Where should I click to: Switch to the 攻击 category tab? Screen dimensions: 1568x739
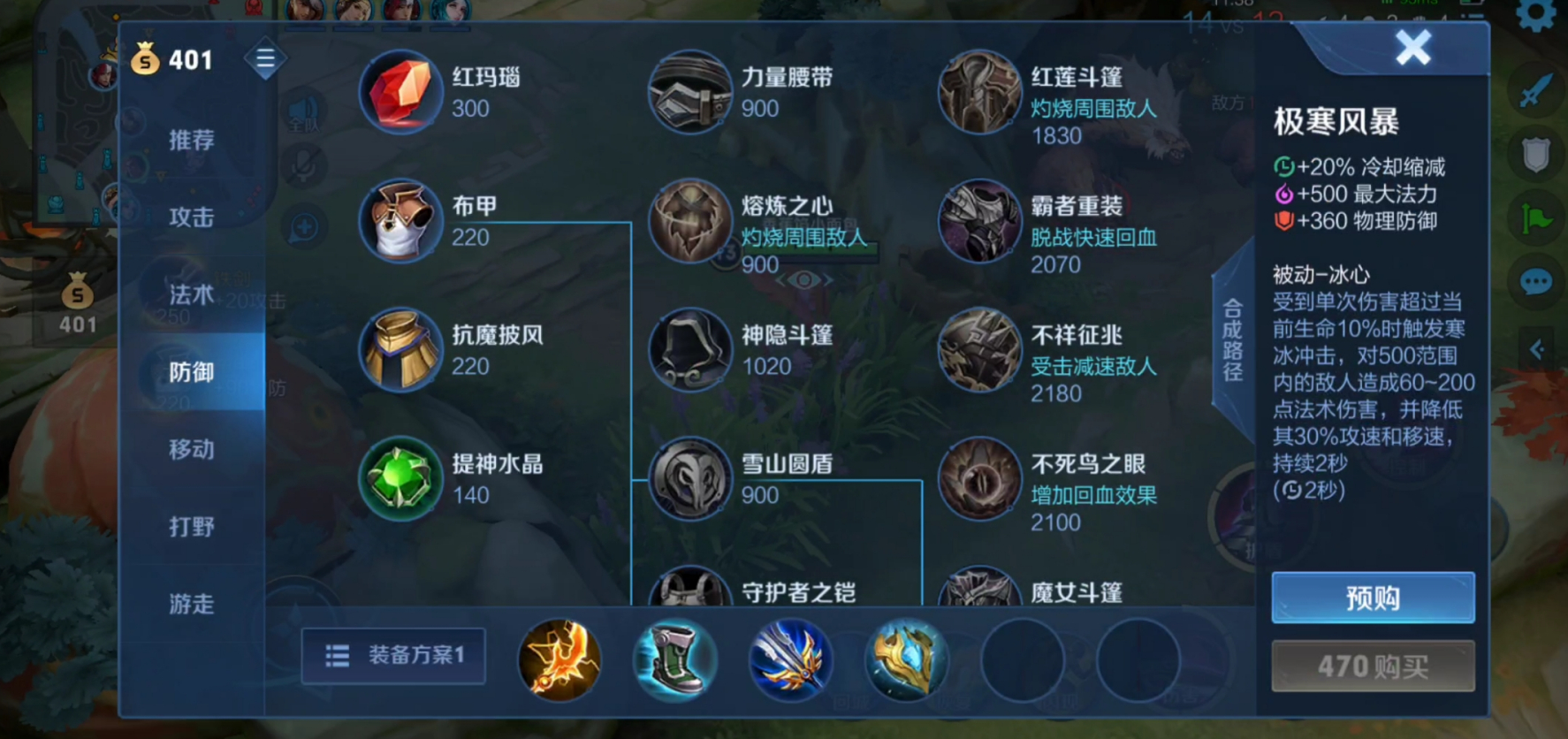point(191,217)
